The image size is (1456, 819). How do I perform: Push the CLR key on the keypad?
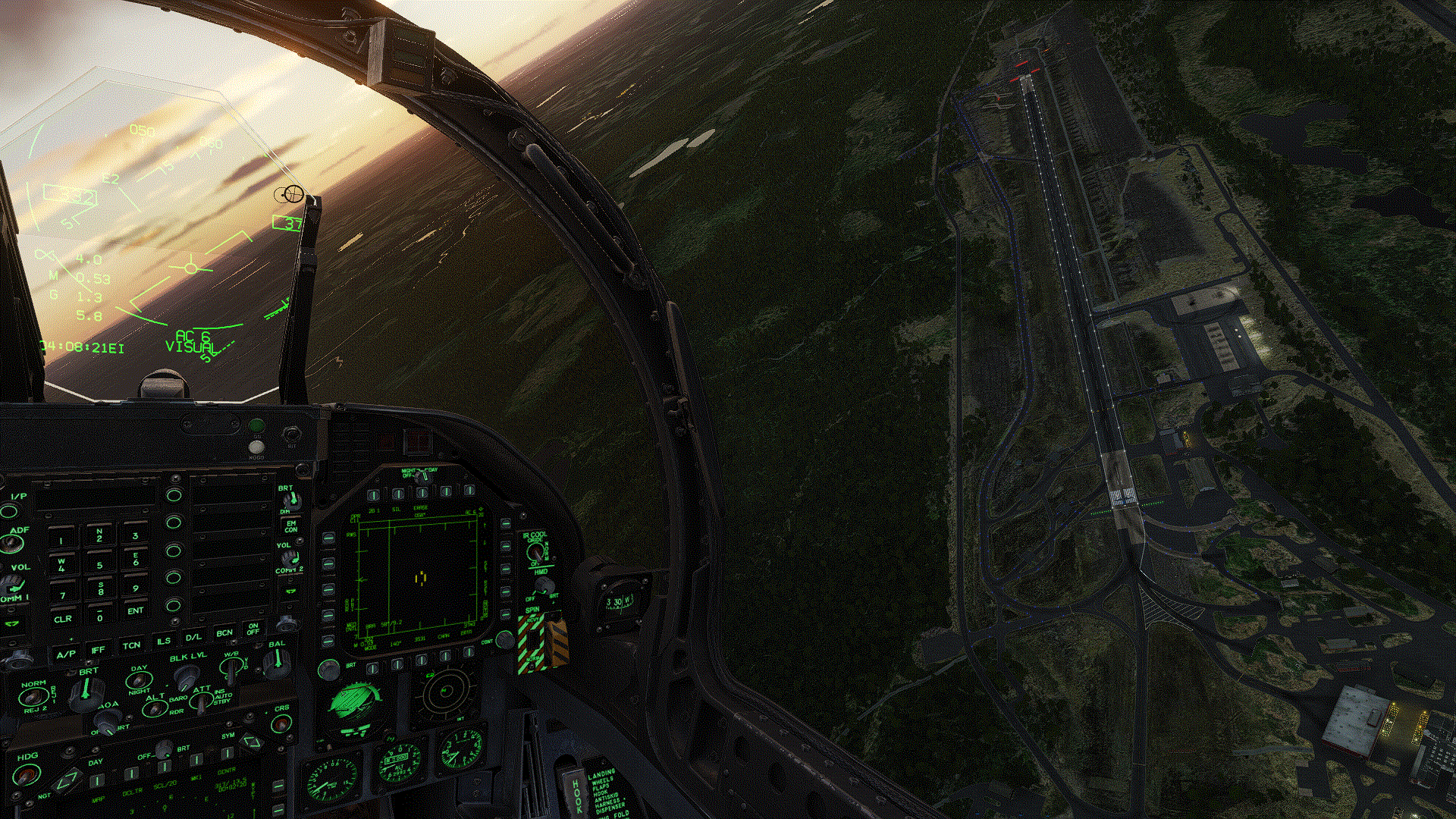point(63,619)
